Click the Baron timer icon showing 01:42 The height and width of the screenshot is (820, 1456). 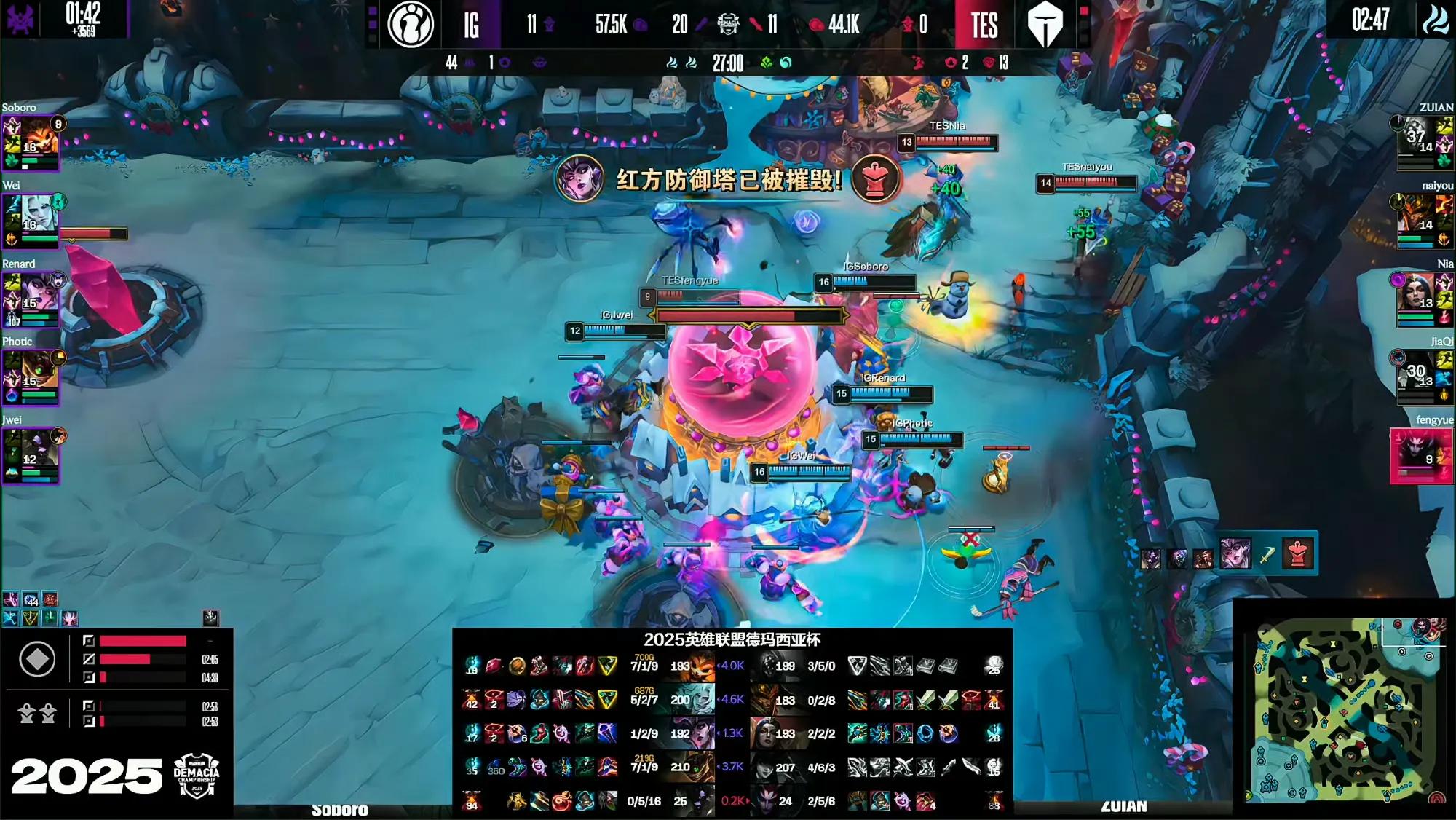coord(21,19)
